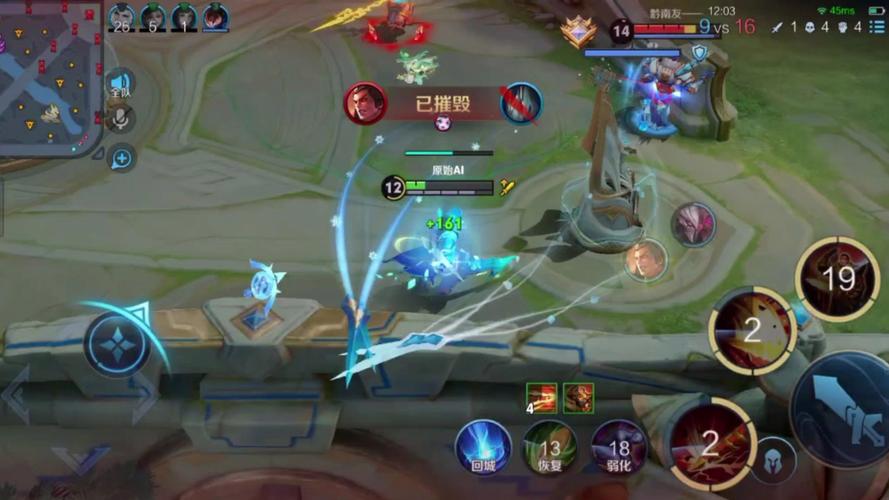
Task: Select the teammate portrait showing 5
Action: tap(153, 17)
